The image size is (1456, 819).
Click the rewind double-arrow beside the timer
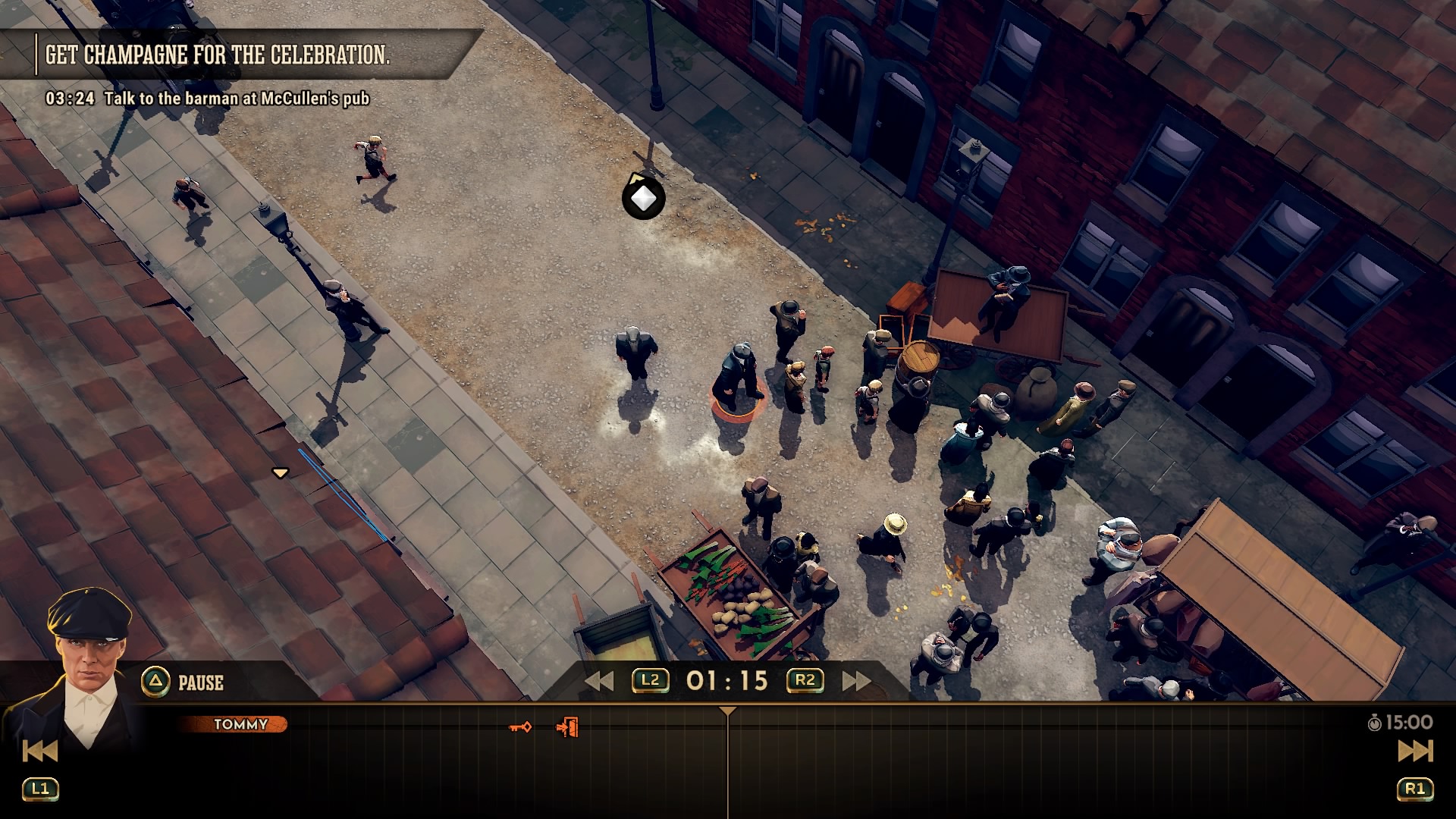click(x=599, y=681)
